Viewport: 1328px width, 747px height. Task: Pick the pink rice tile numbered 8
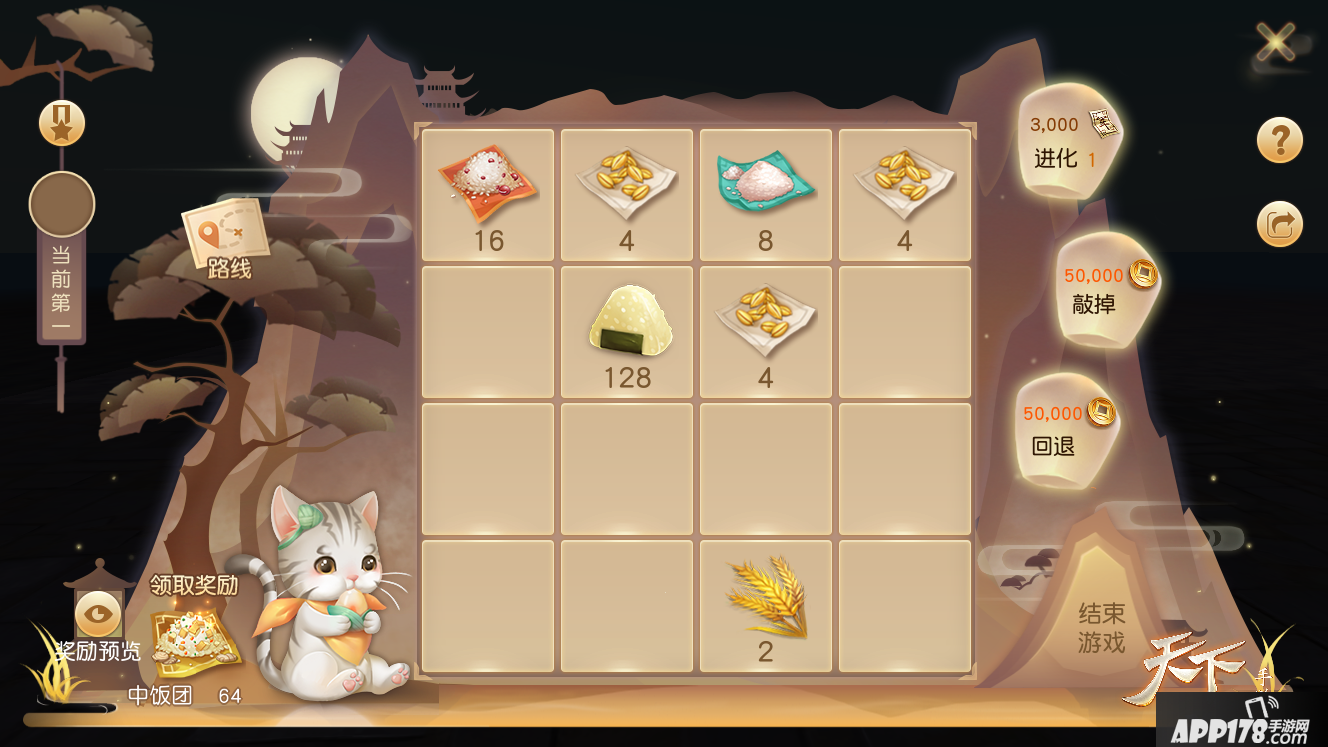pos(766,195)
